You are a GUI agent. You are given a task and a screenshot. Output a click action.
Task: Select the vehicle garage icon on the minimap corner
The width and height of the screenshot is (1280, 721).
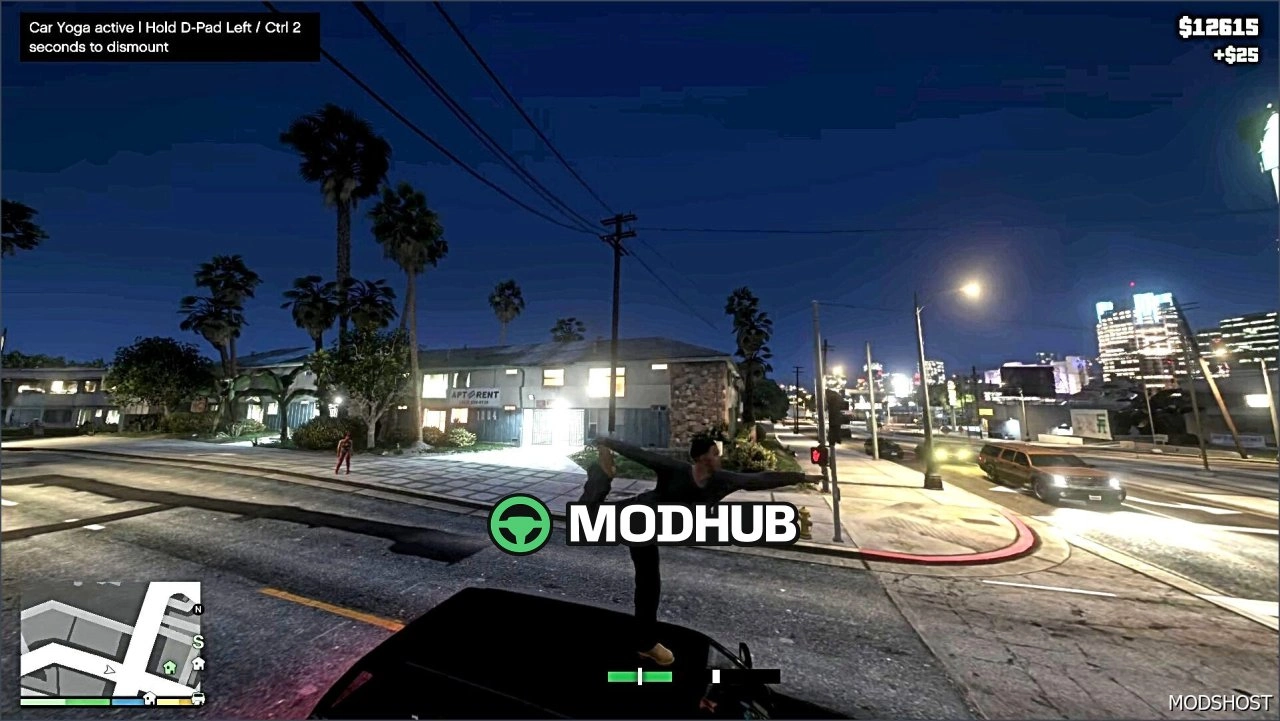point(197,699)
